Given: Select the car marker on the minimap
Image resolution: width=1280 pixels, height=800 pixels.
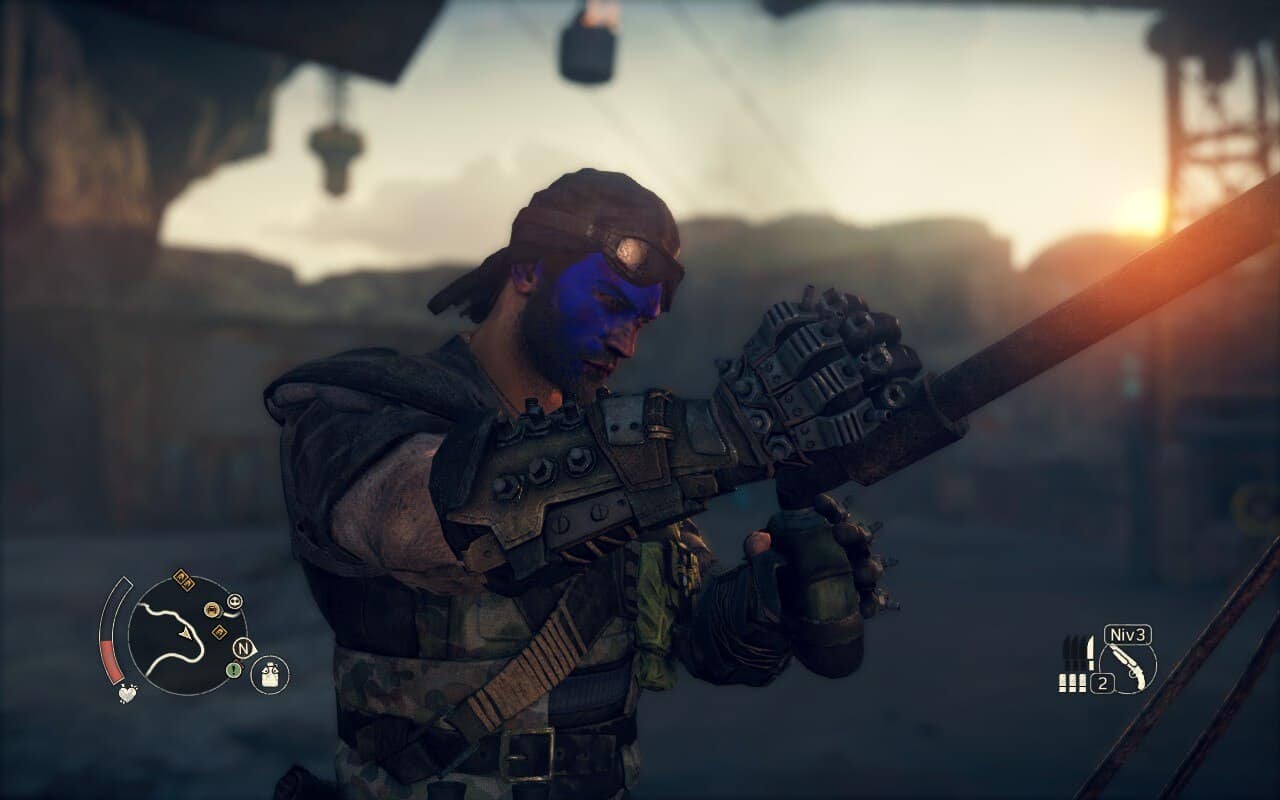Looking at the screenshot, I should 212,609.
